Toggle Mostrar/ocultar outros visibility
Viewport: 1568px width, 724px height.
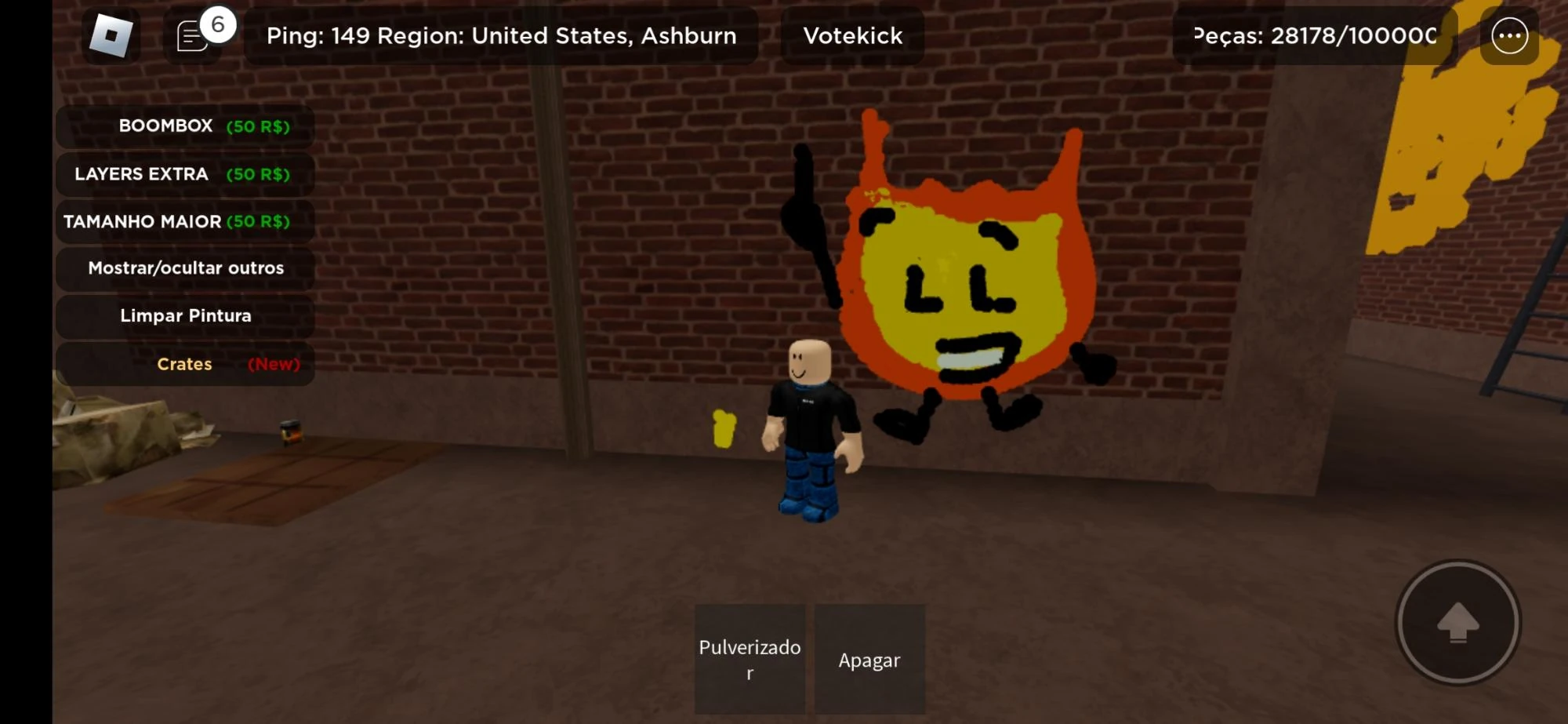[185, 268]
